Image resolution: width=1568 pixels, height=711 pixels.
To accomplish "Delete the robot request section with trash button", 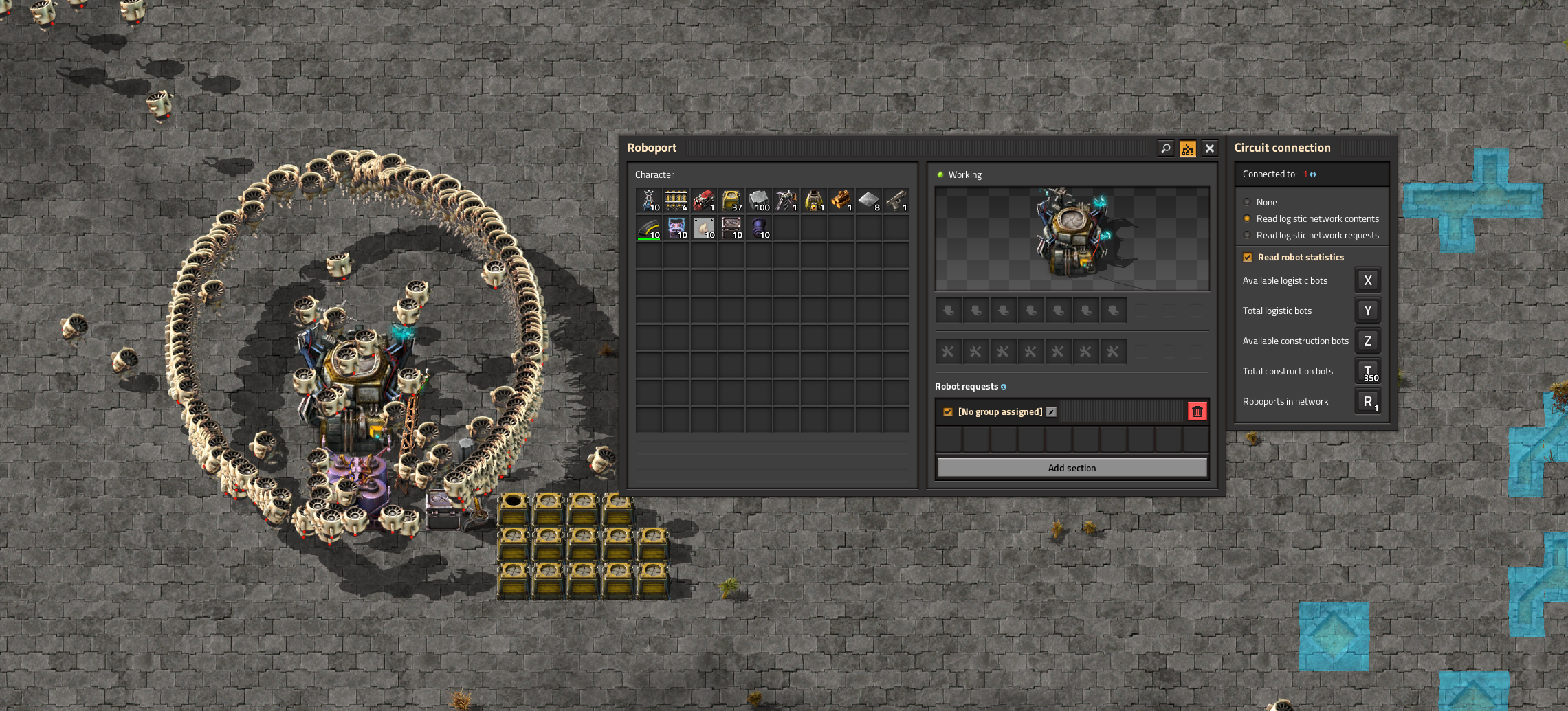I will pos(1197,411).
